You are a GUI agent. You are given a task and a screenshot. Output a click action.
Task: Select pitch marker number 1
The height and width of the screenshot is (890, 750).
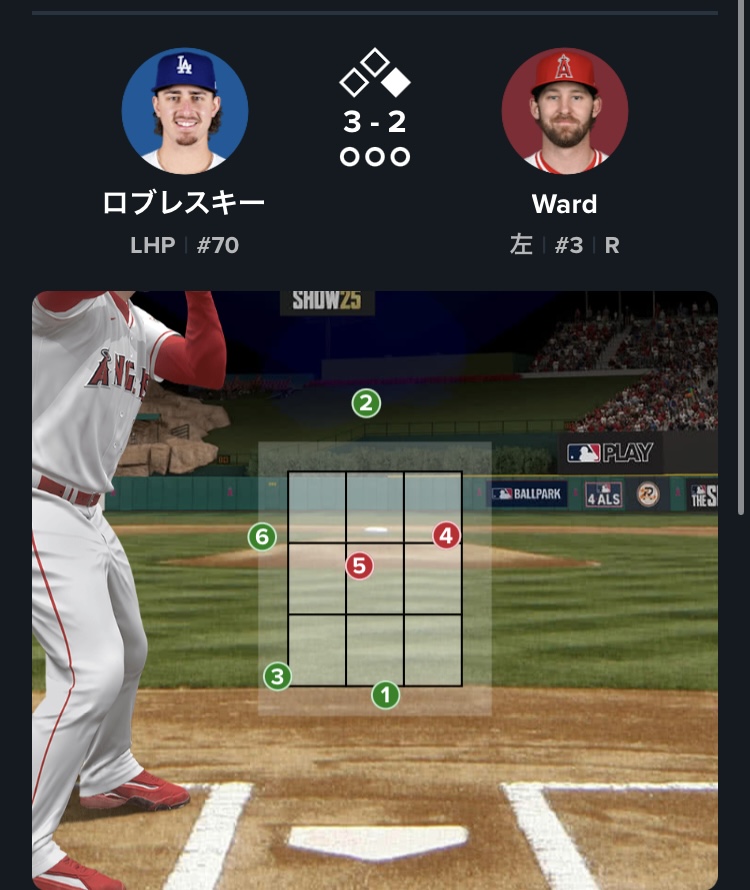[385, 695]
